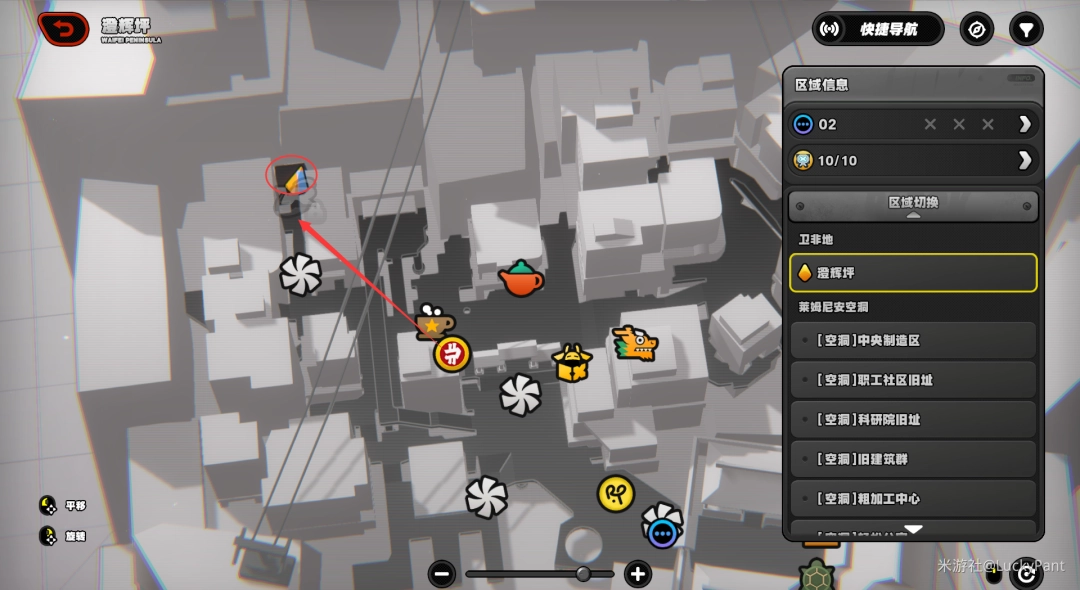Screen dimensions: 1080x590
Task: Open 快捷导航 quick navigation
Action: pos(878,29)
